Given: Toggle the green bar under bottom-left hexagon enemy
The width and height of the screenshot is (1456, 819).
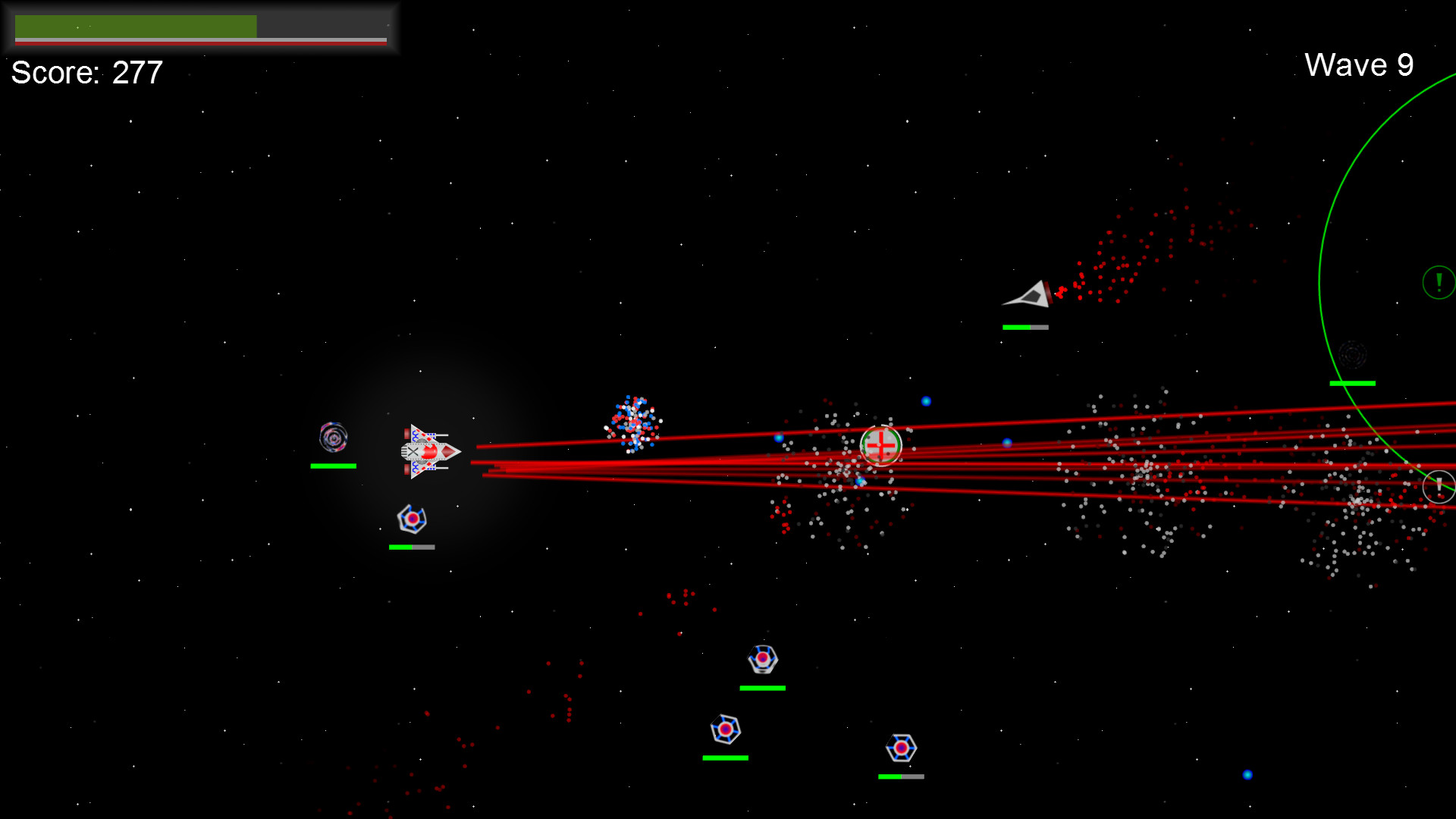Looking at the screenshot, I should [726, 757].
